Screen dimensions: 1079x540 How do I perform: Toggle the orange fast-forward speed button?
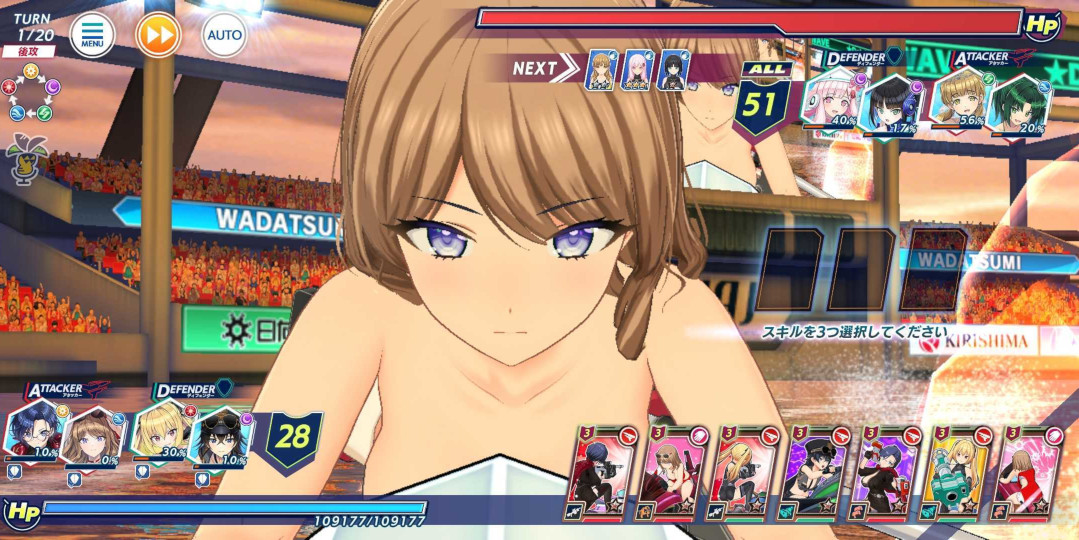pos(158,36)
